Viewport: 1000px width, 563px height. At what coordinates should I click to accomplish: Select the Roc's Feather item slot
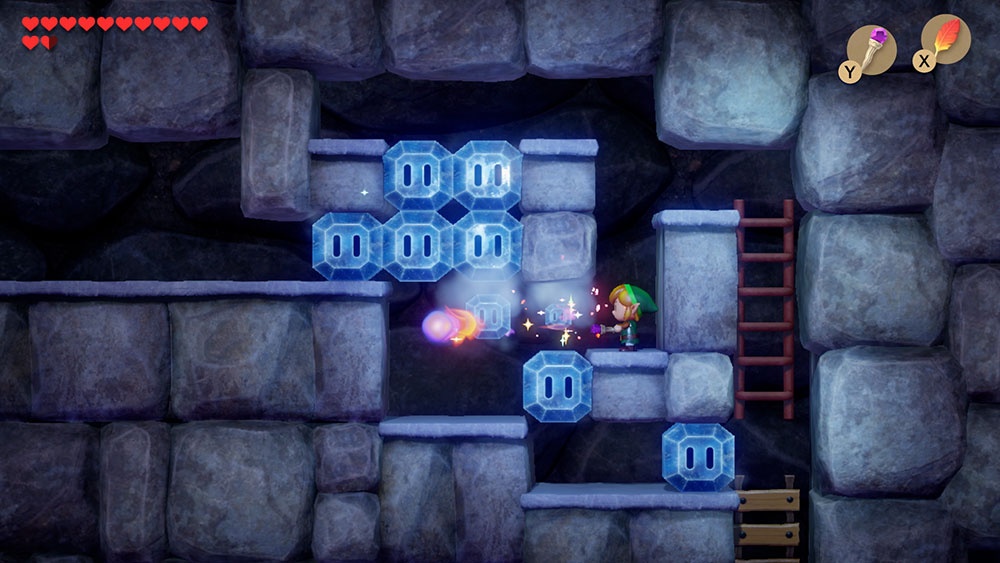945,40
